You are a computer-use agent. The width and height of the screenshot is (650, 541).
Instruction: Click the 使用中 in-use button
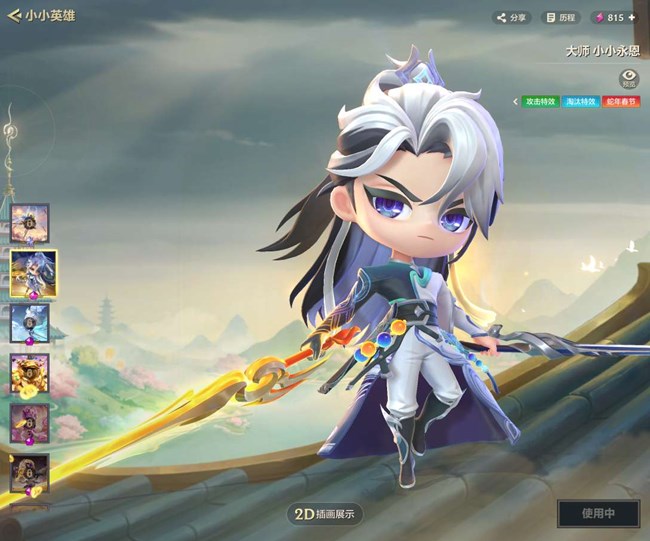point(598,513)
